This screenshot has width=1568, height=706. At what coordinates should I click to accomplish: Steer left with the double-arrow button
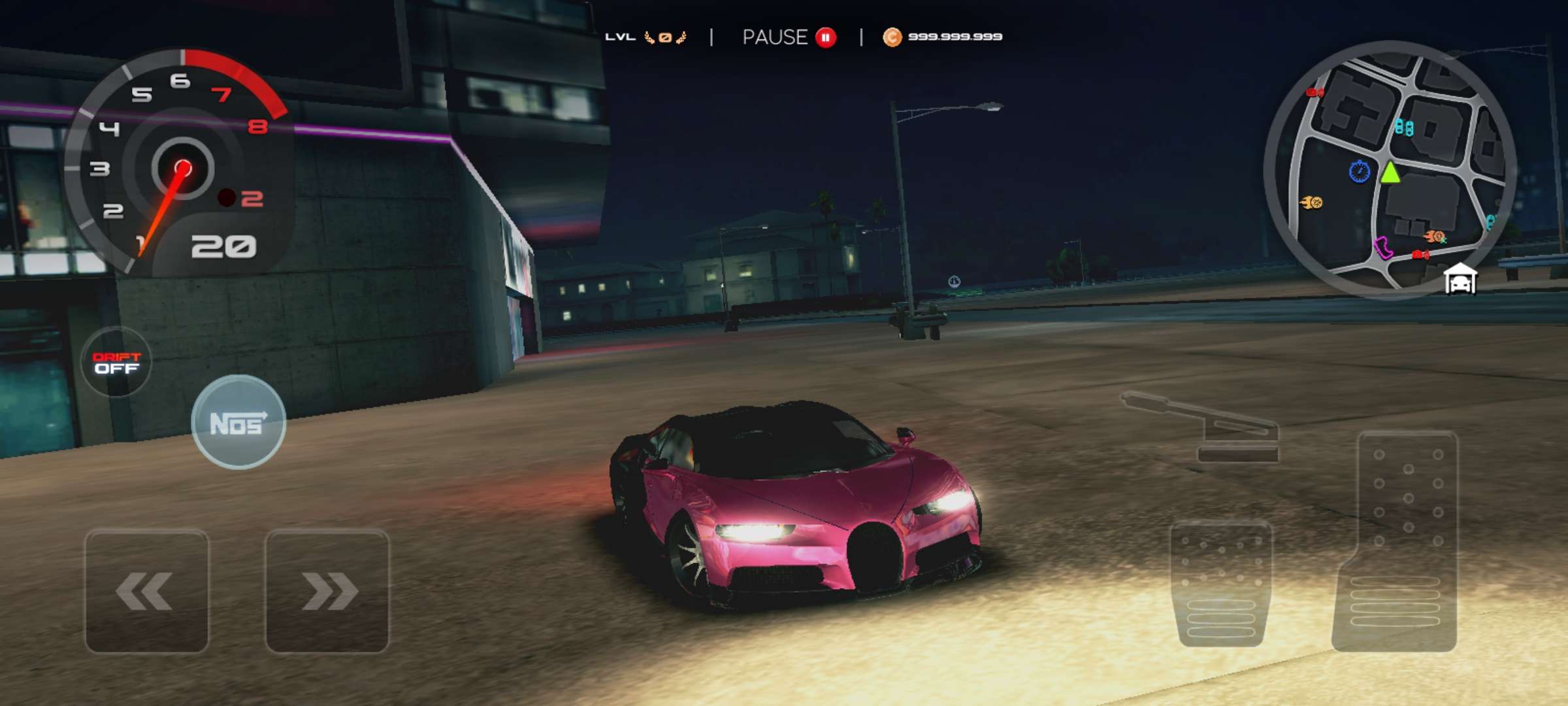tap(146, 590)
